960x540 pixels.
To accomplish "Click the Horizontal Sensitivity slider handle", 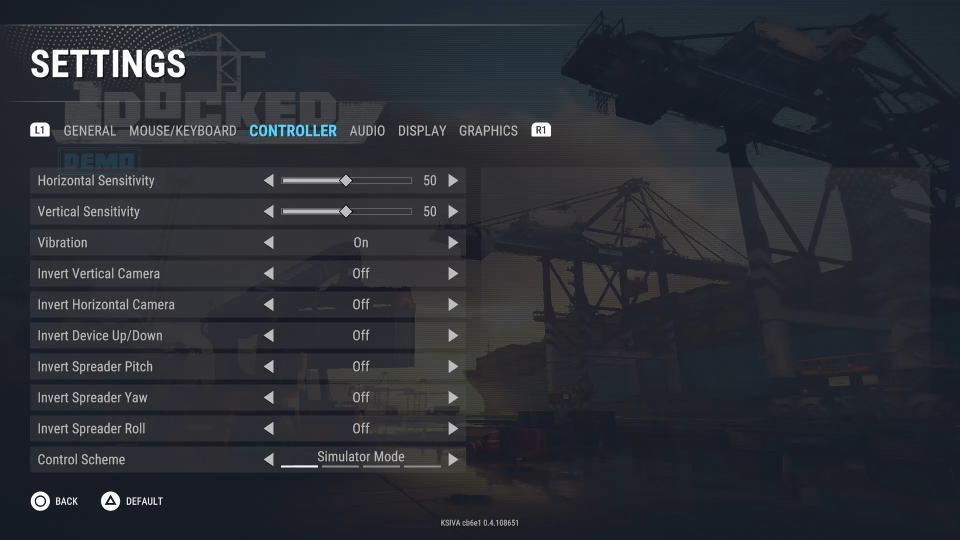I will [346, 181].
